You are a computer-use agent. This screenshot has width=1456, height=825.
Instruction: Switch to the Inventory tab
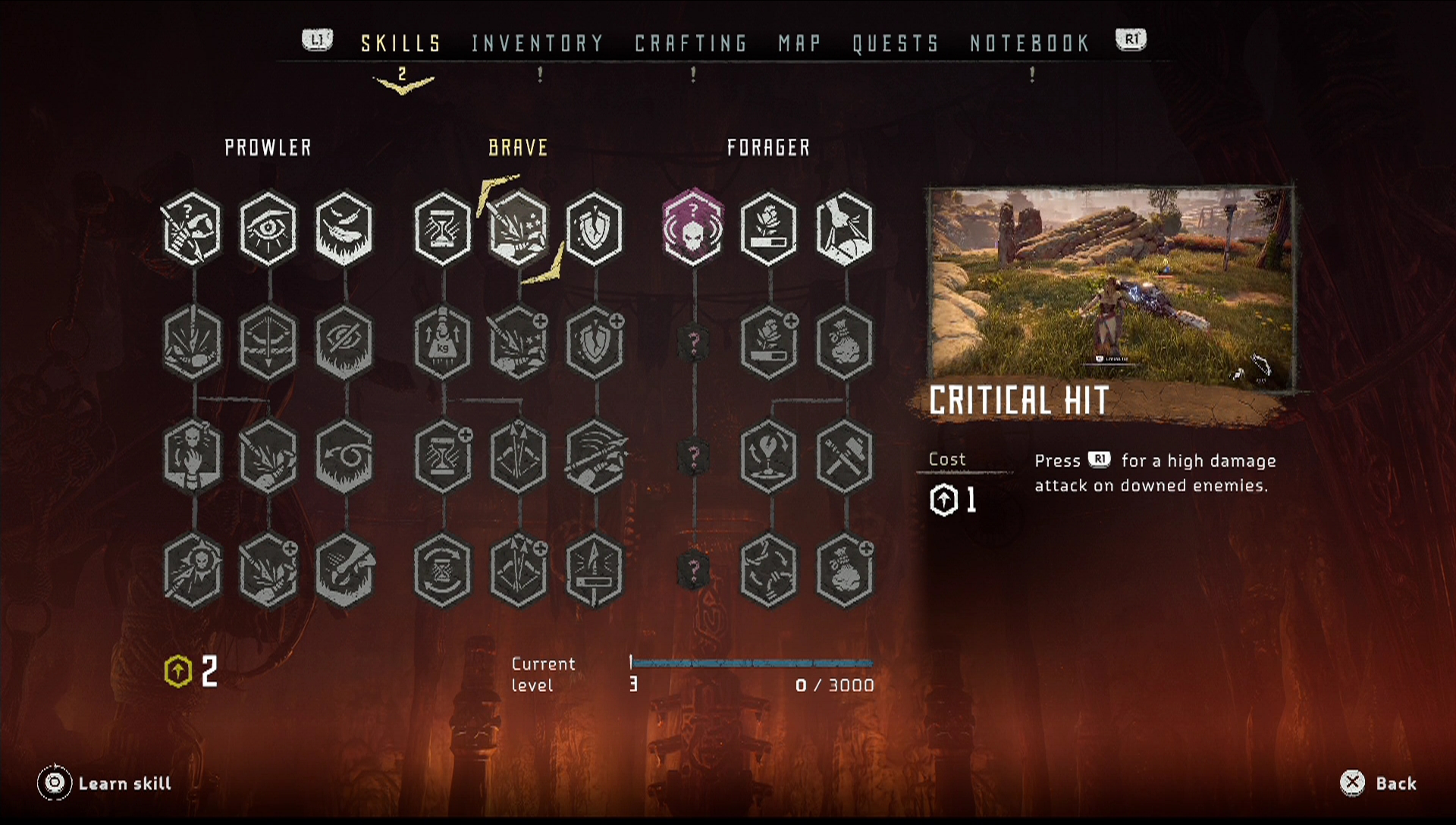pos(537,43)
